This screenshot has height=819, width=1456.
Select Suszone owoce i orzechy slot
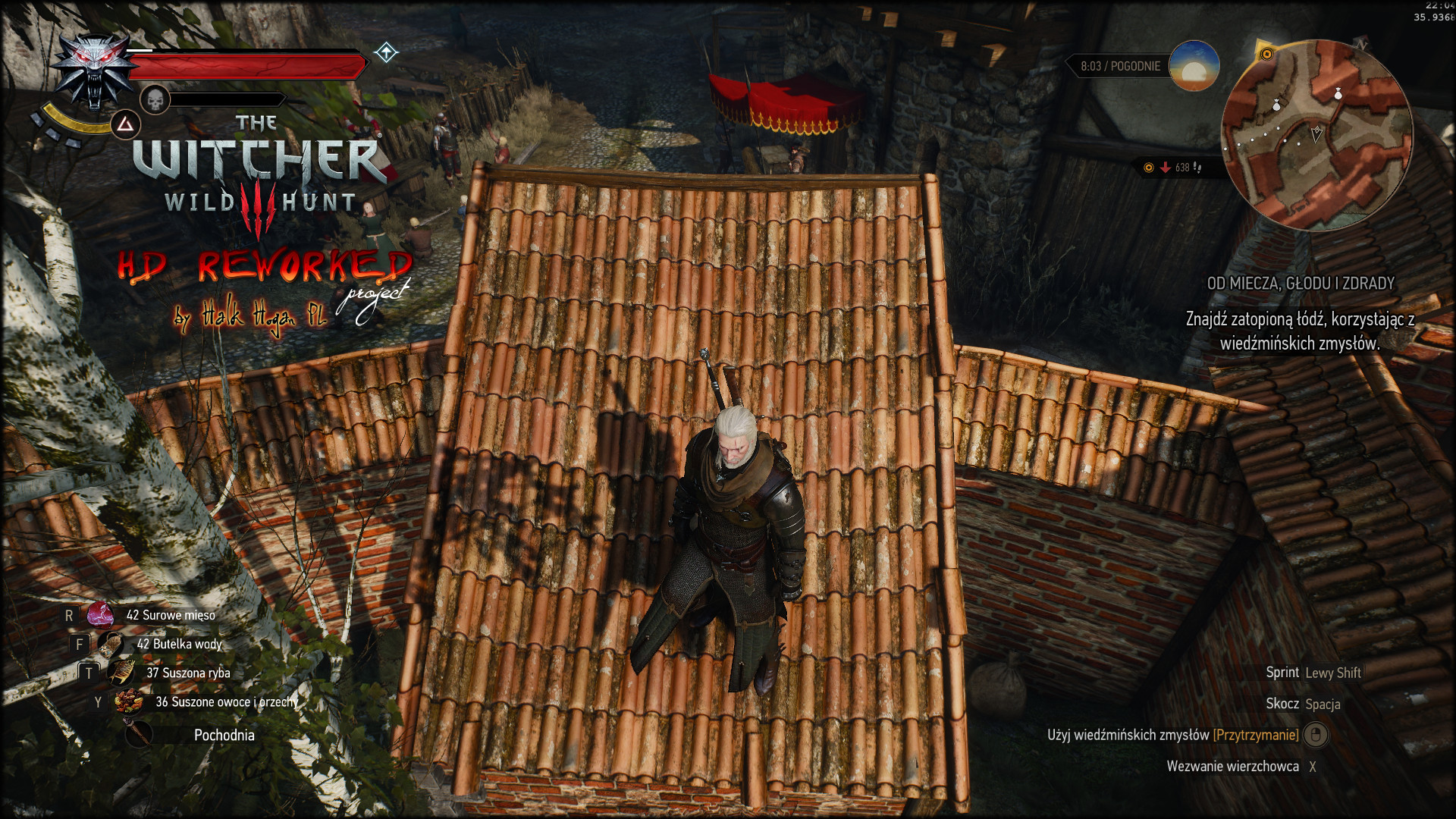(129, 702)
